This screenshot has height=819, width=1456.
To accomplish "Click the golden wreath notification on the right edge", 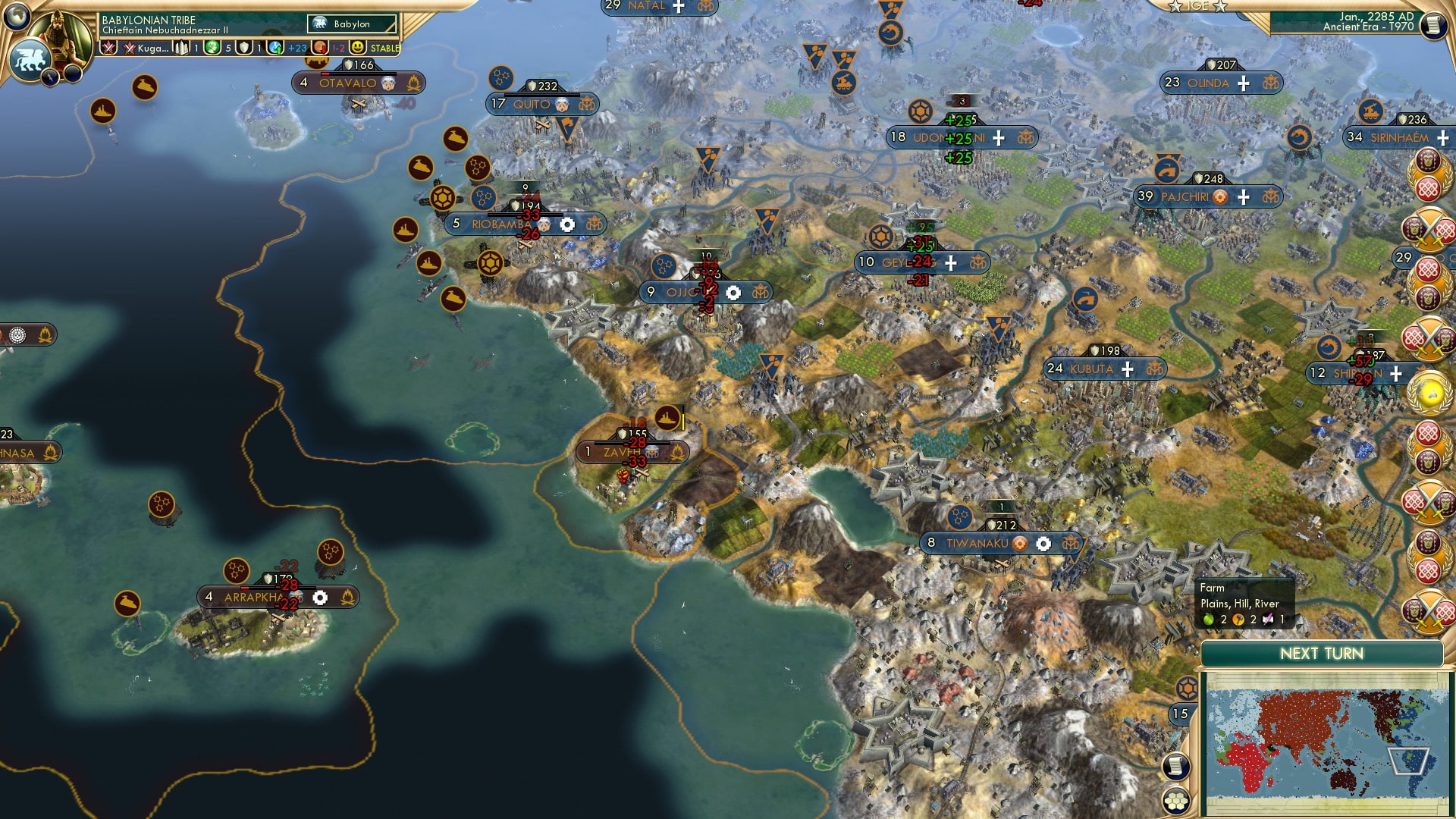I will click(1428, 391).
